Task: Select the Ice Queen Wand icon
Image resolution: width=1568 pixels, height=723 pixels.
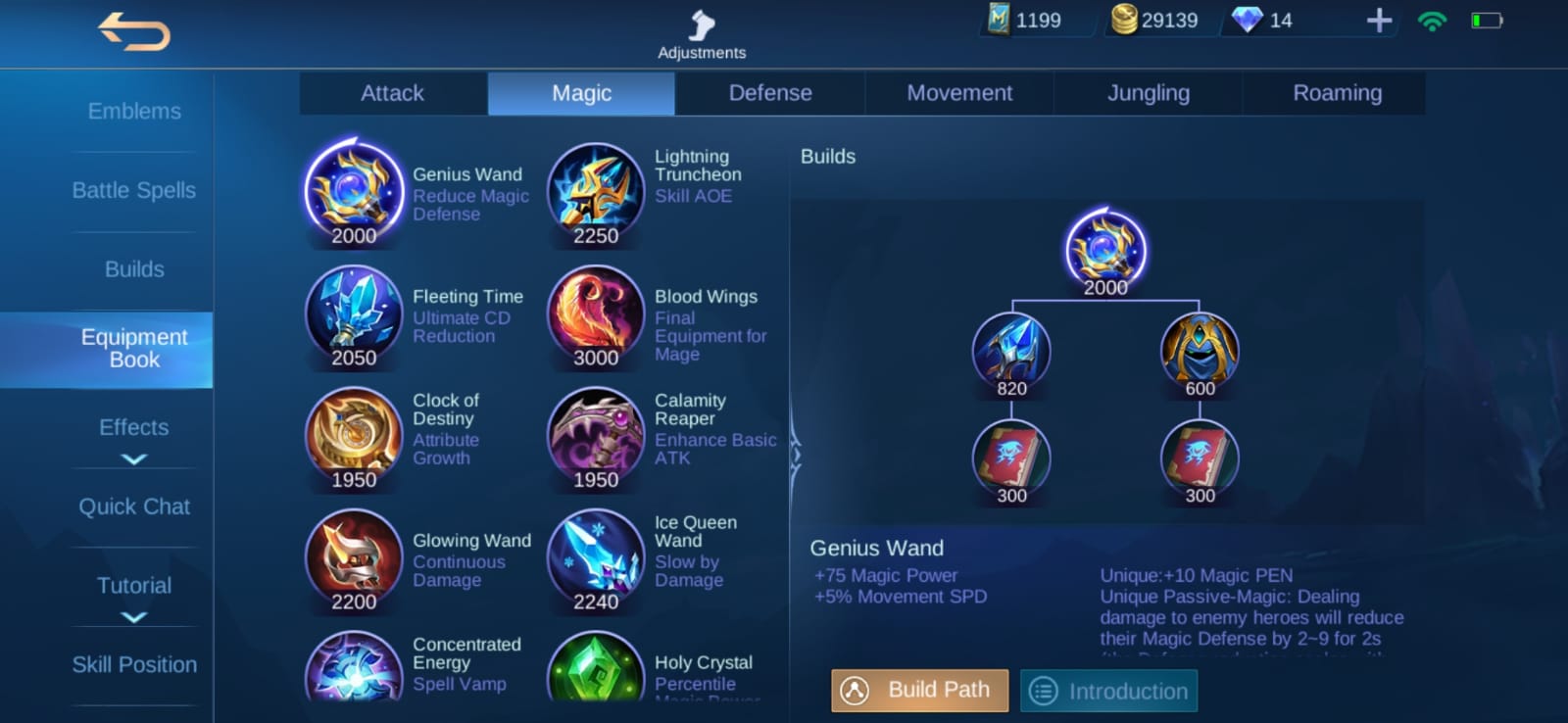Action: pyautogui.click(x=595, y=558)
